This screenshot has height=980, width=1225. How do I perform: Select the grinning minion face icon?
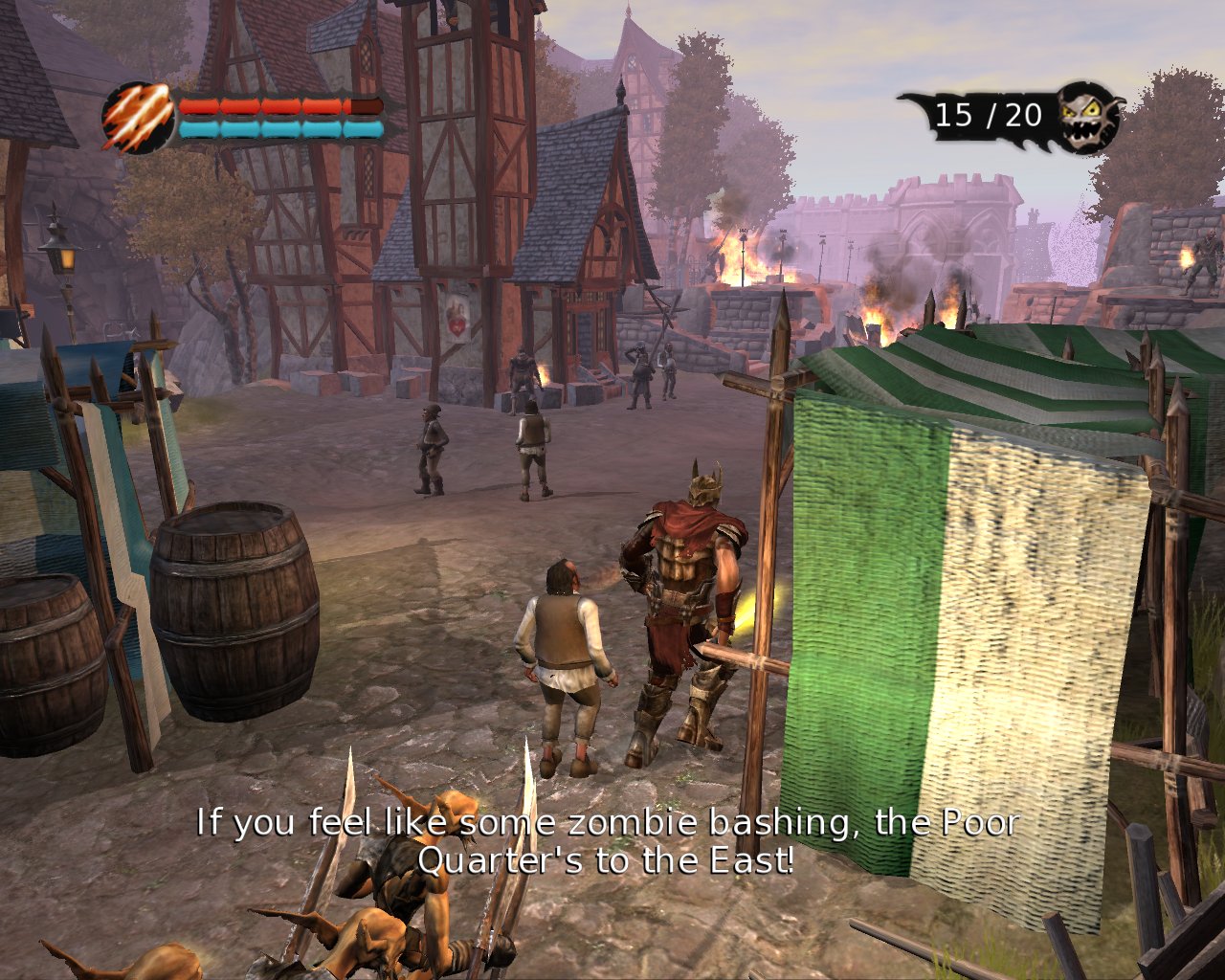(x=1088, y=118)
